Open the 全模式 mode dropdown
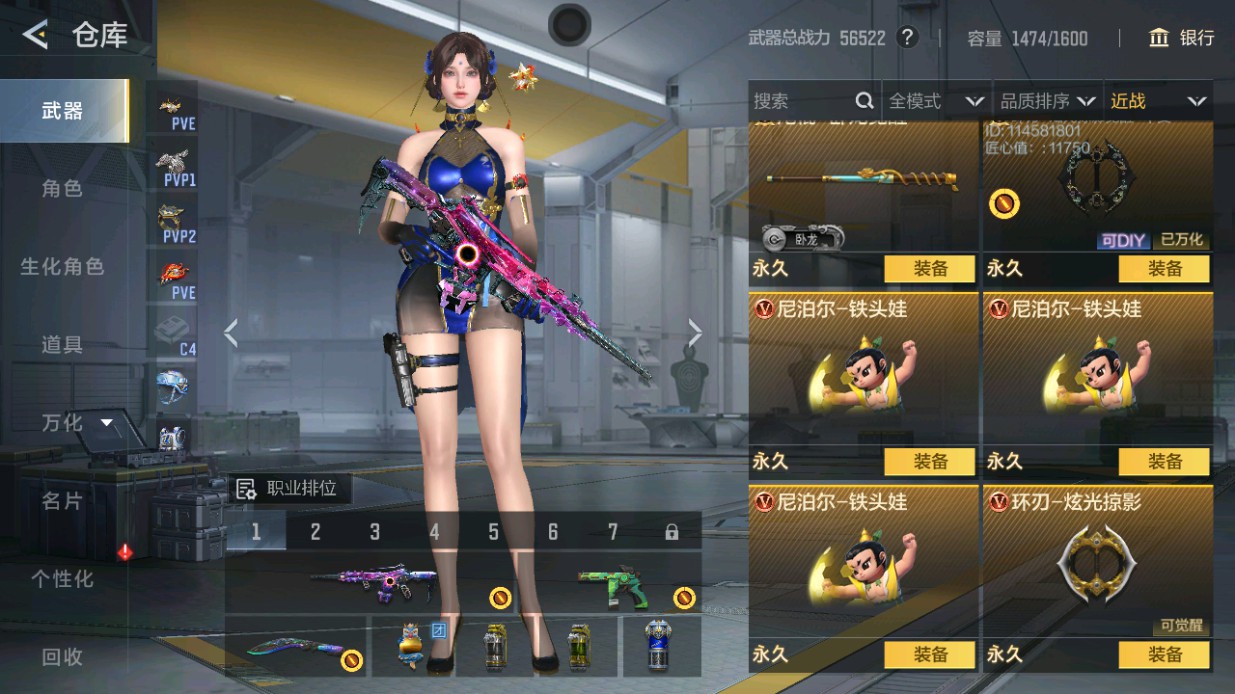This screenshot has height=694, width=1235. pos(936,101)
